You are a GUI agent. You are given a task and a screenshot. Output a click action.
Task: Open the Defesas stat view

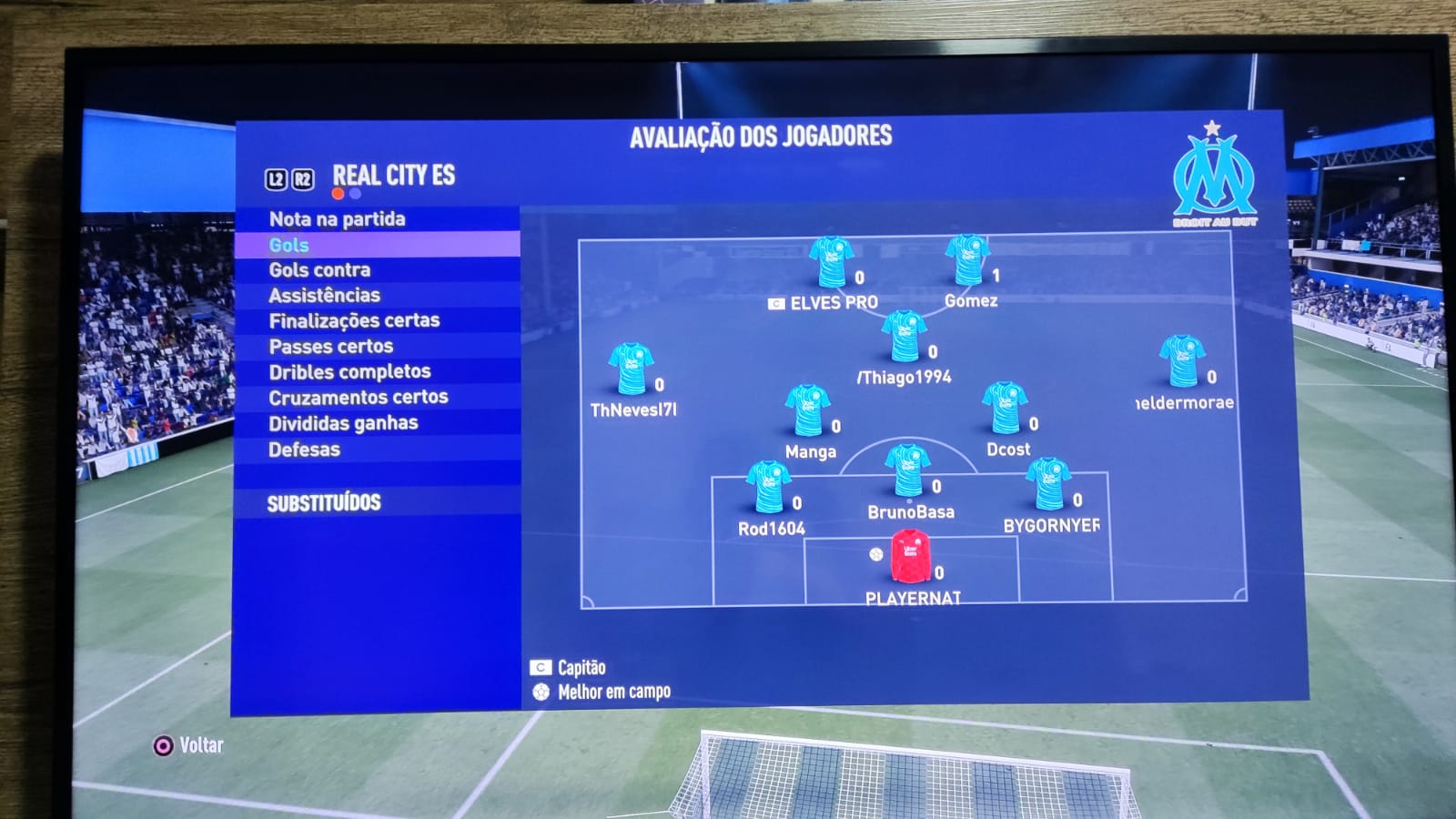point(304,450)
